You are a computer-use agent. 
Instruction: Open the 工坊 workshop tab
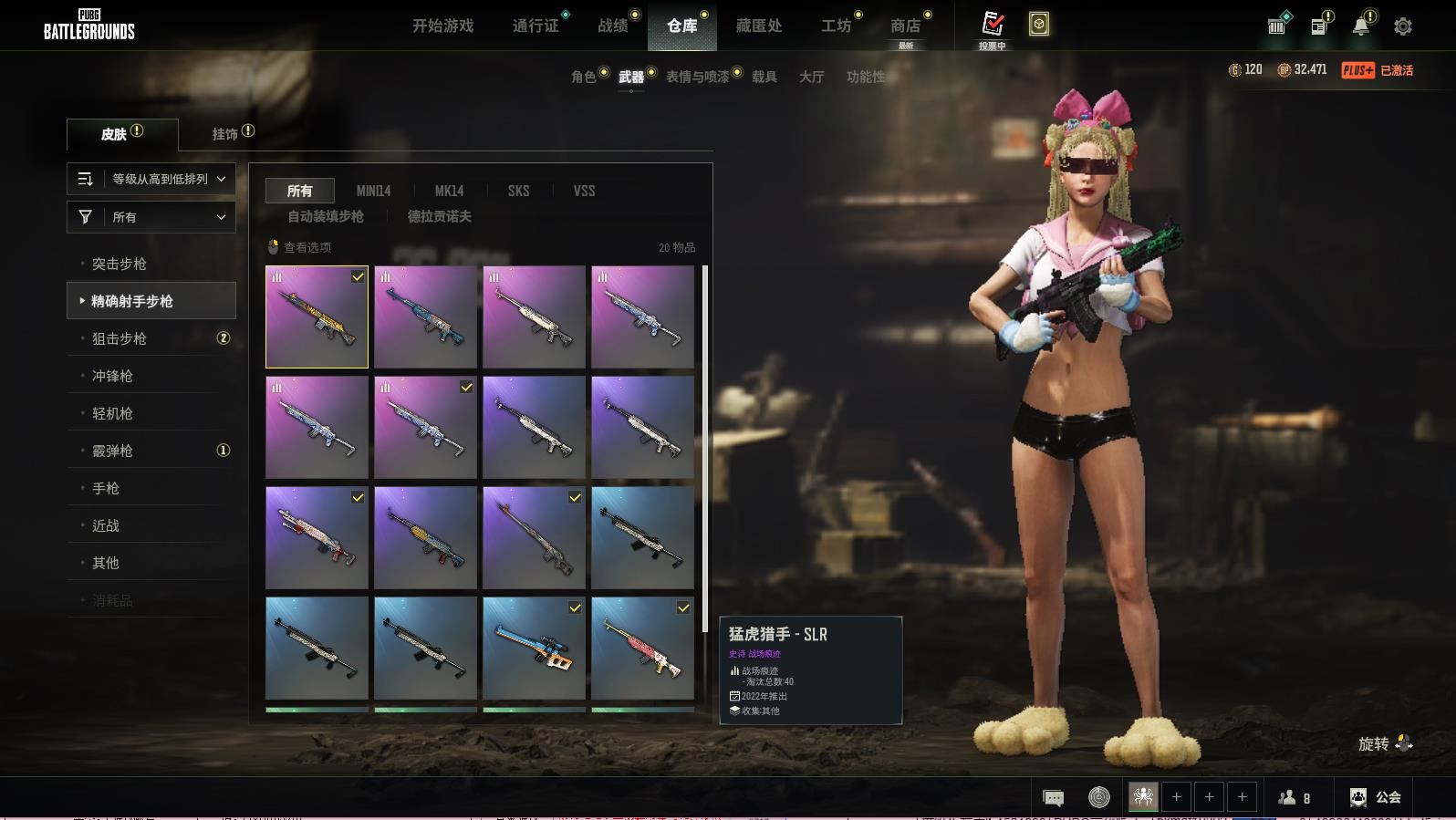(x=836, y=26)
